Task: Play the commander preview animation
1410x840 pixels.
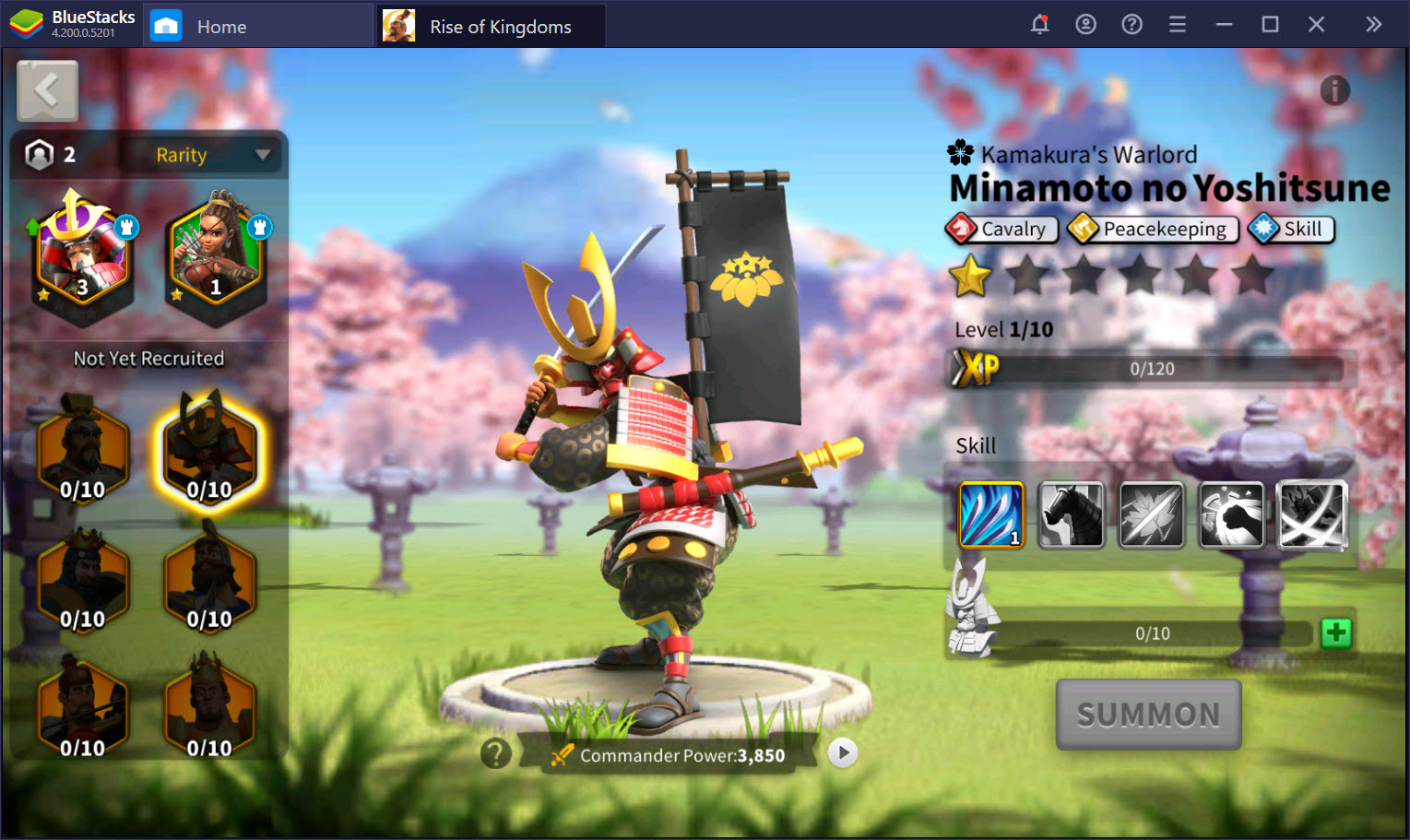Action: tap(842, 753)
